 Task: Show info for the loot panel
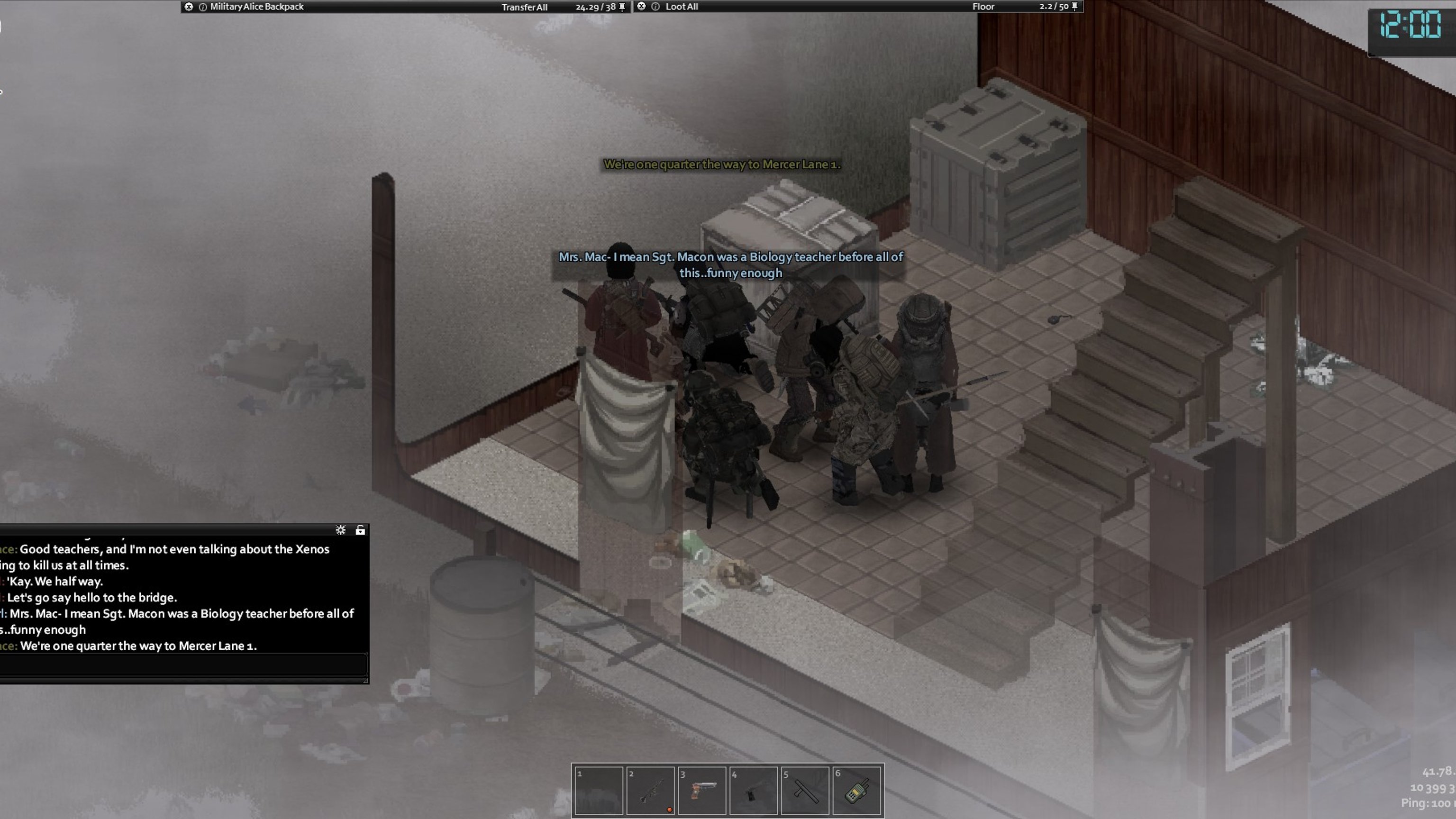(655, 7)
